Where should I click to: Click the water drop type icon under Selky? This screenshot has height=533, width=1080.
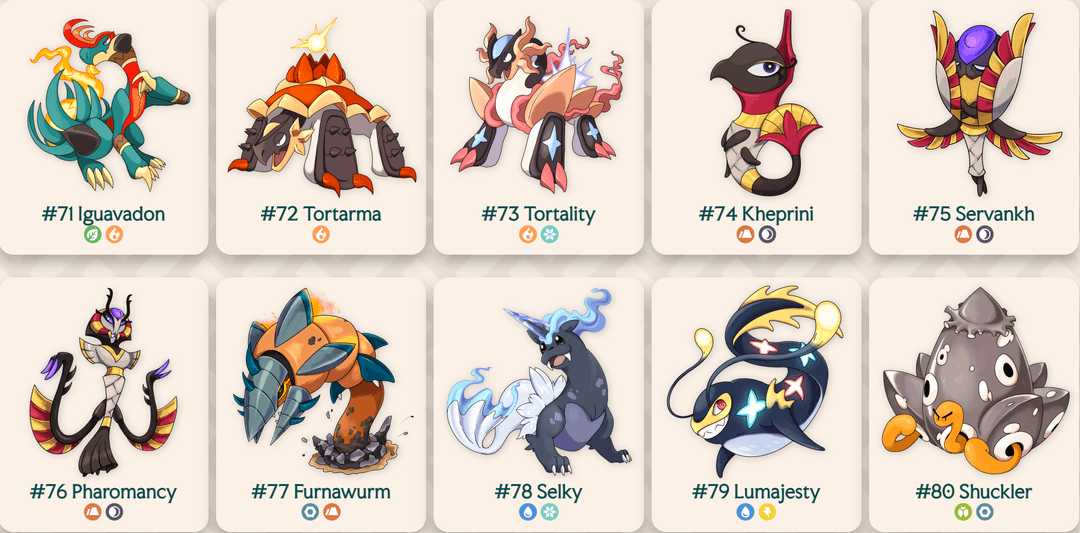click(527, 512)
